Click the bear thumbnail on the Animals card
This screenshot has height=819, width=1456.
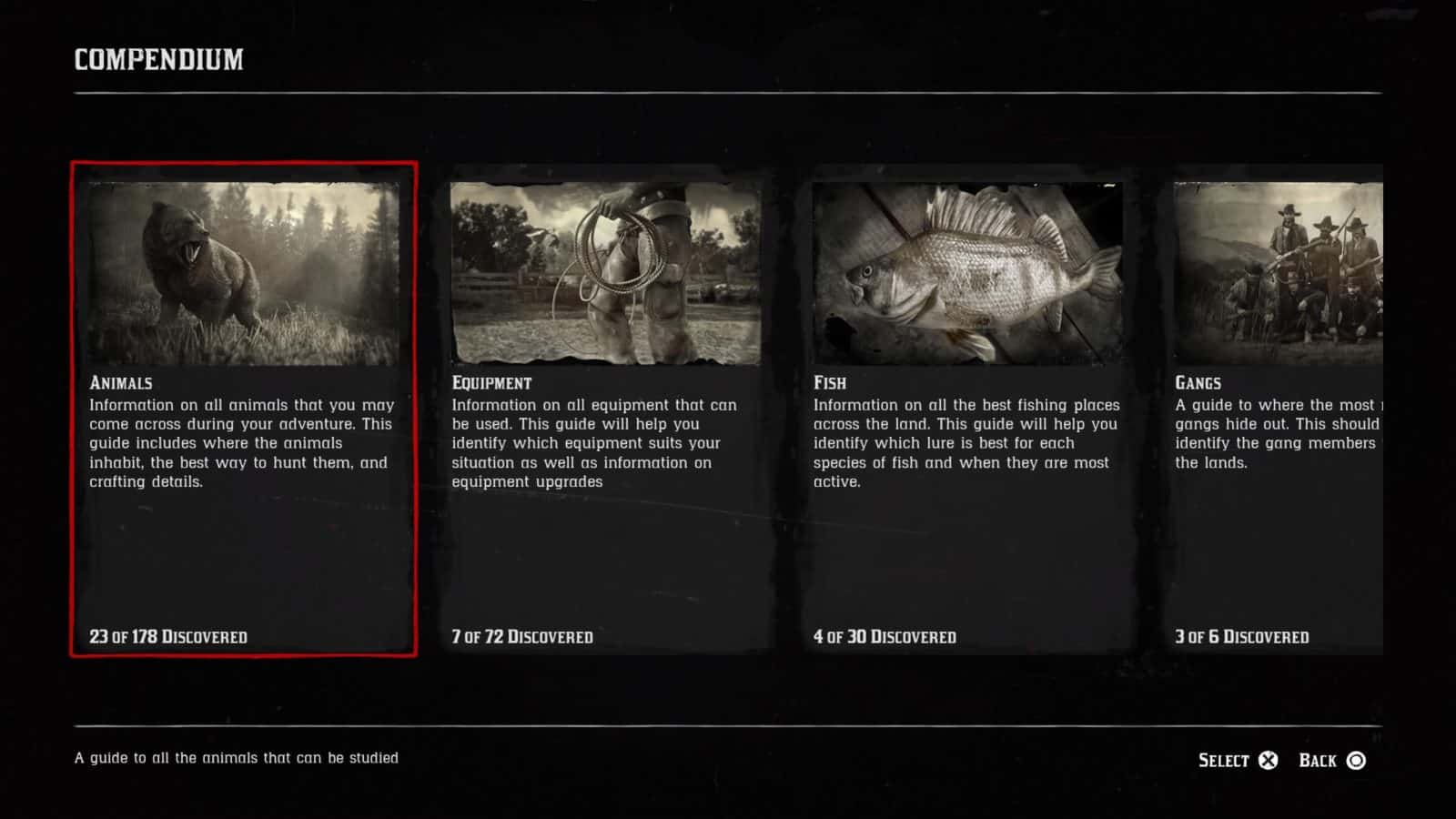(241, 268)
